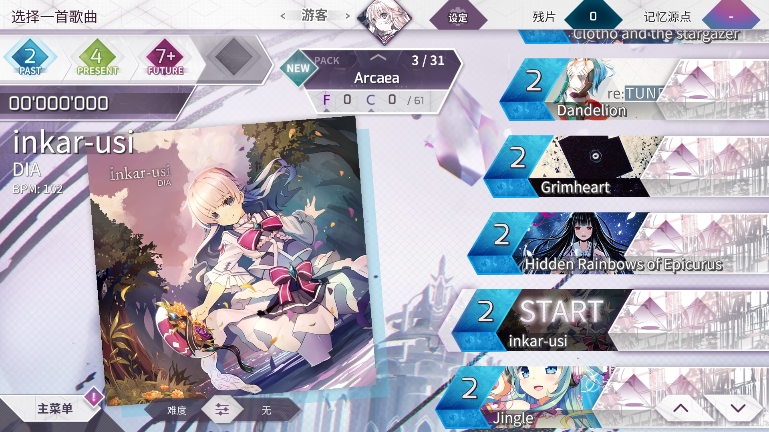Image resolution: width=769 pixels, height=432 pixels.
Task: Open the 无 filter option
Action: pos(267,410)
